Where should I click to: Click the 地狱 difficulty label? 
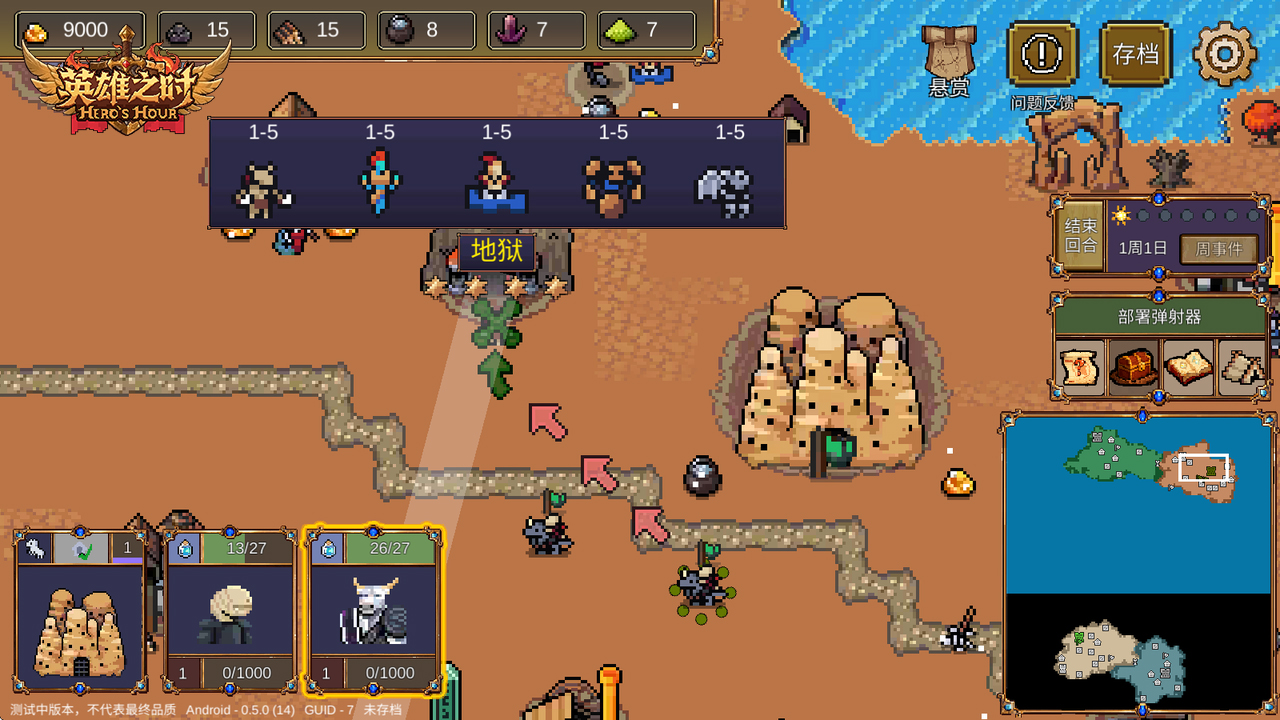tap(496, 251)
